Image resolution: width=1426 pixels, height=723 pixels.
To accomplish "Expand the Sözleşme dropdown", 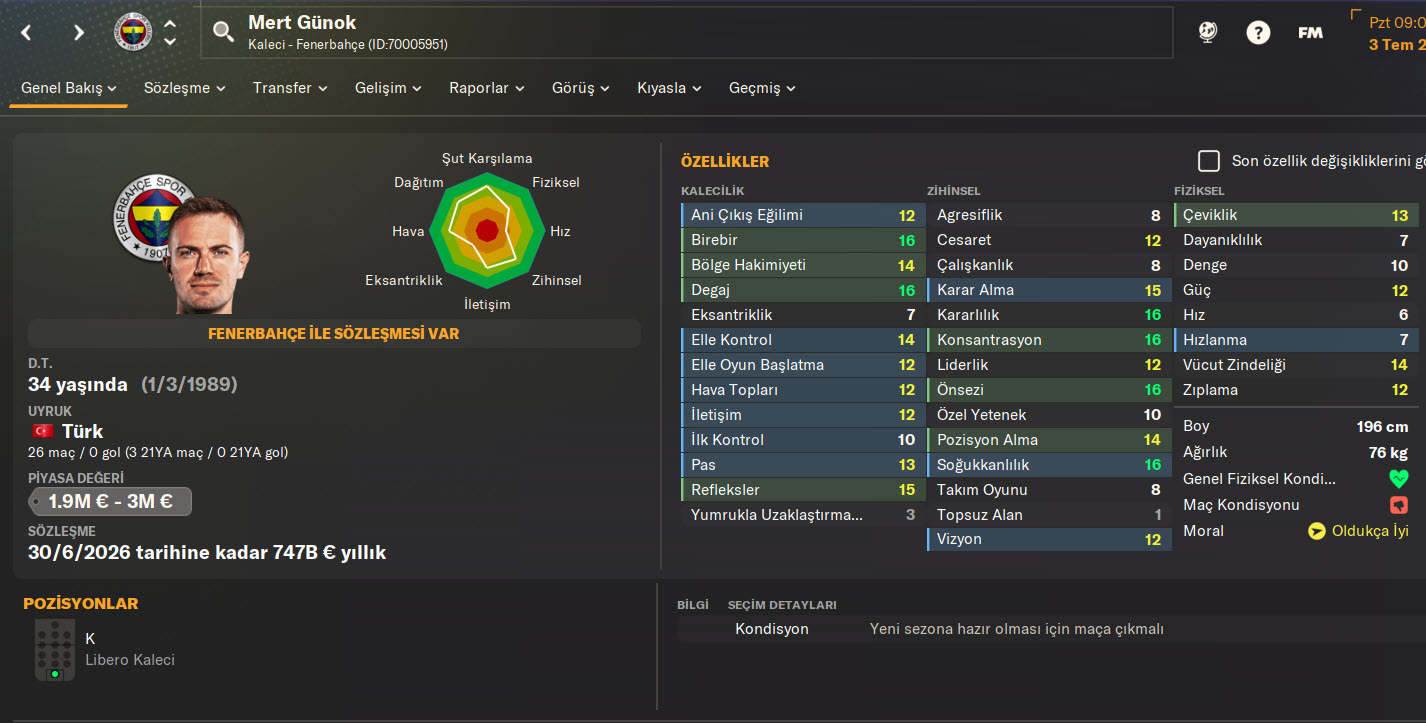I will (x=184, y=88).
